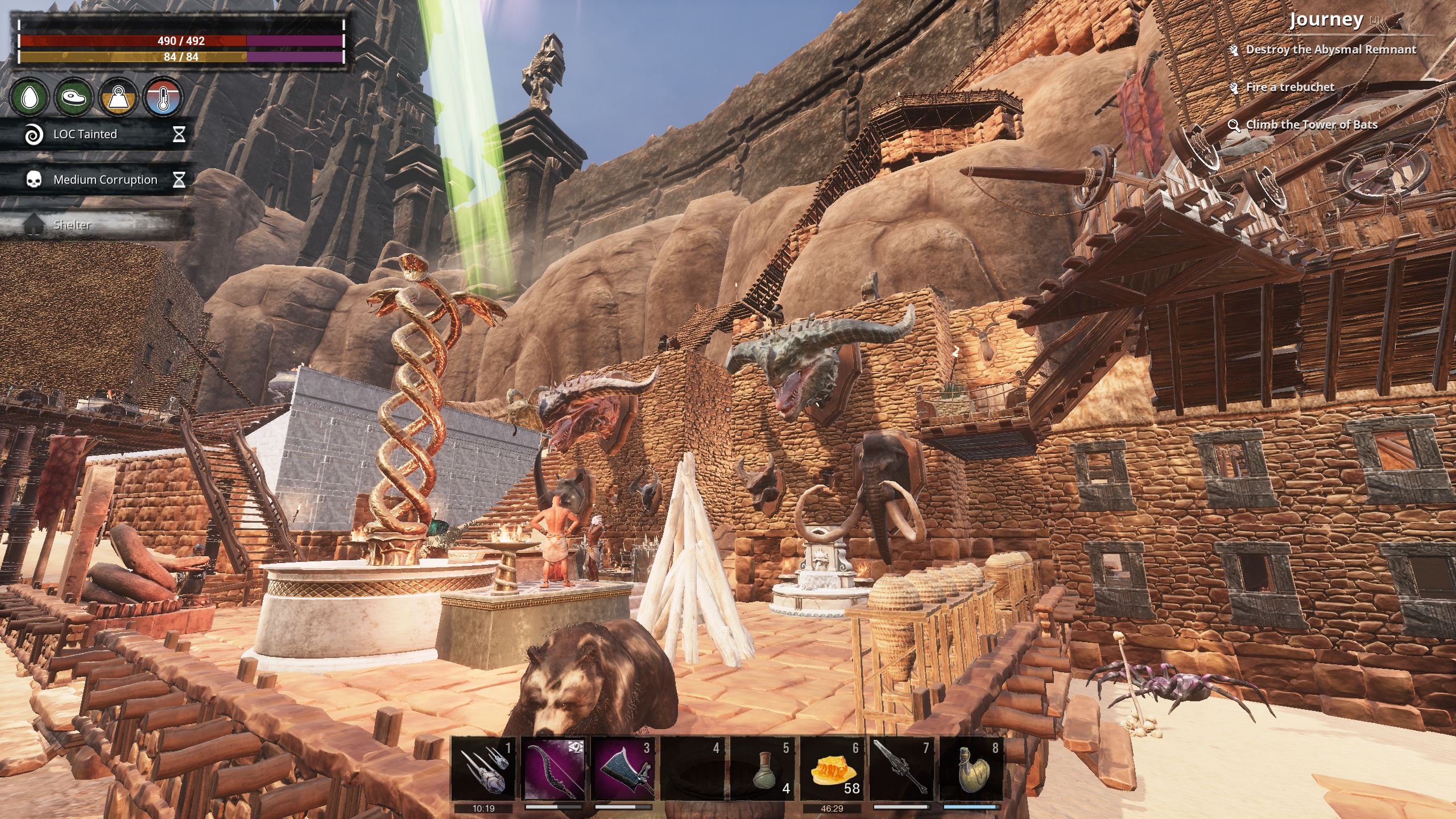Click the Shelter status entry
Viewport: 1456px width, 819px height.
point(72,225)
